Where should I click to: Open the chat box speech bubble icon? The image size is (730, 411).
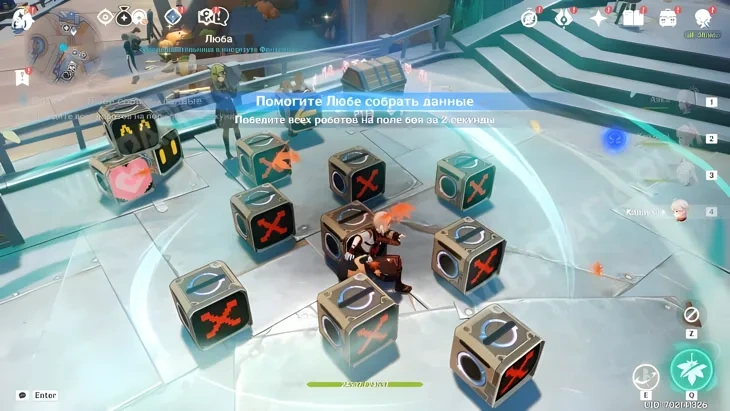22,395
